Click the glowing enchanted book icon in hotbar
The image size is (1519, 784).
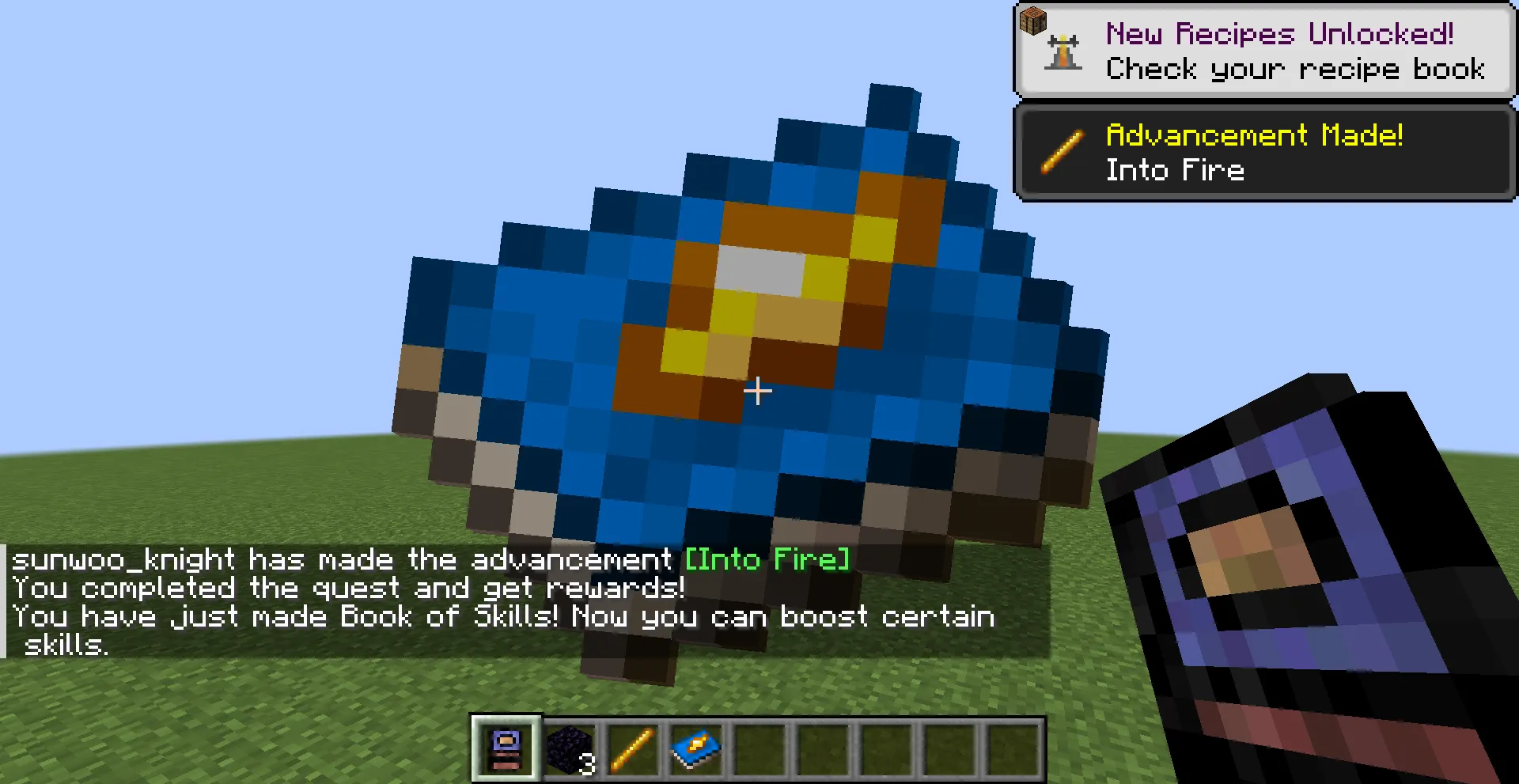695,750
